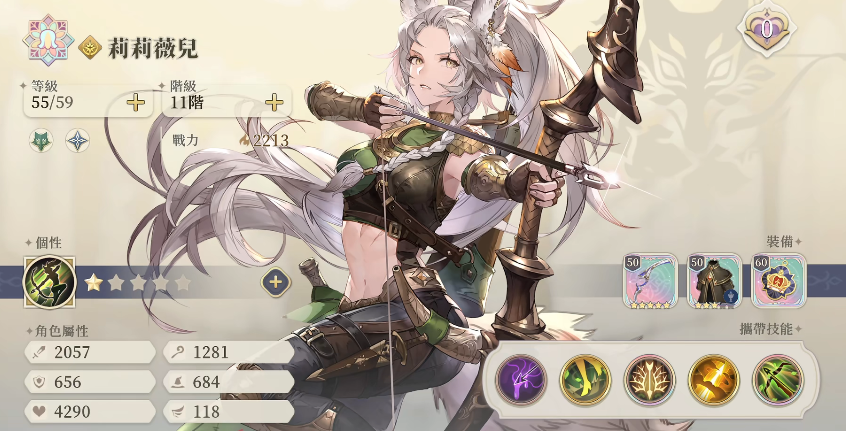View the HP stat of 4290

point(90,411)
